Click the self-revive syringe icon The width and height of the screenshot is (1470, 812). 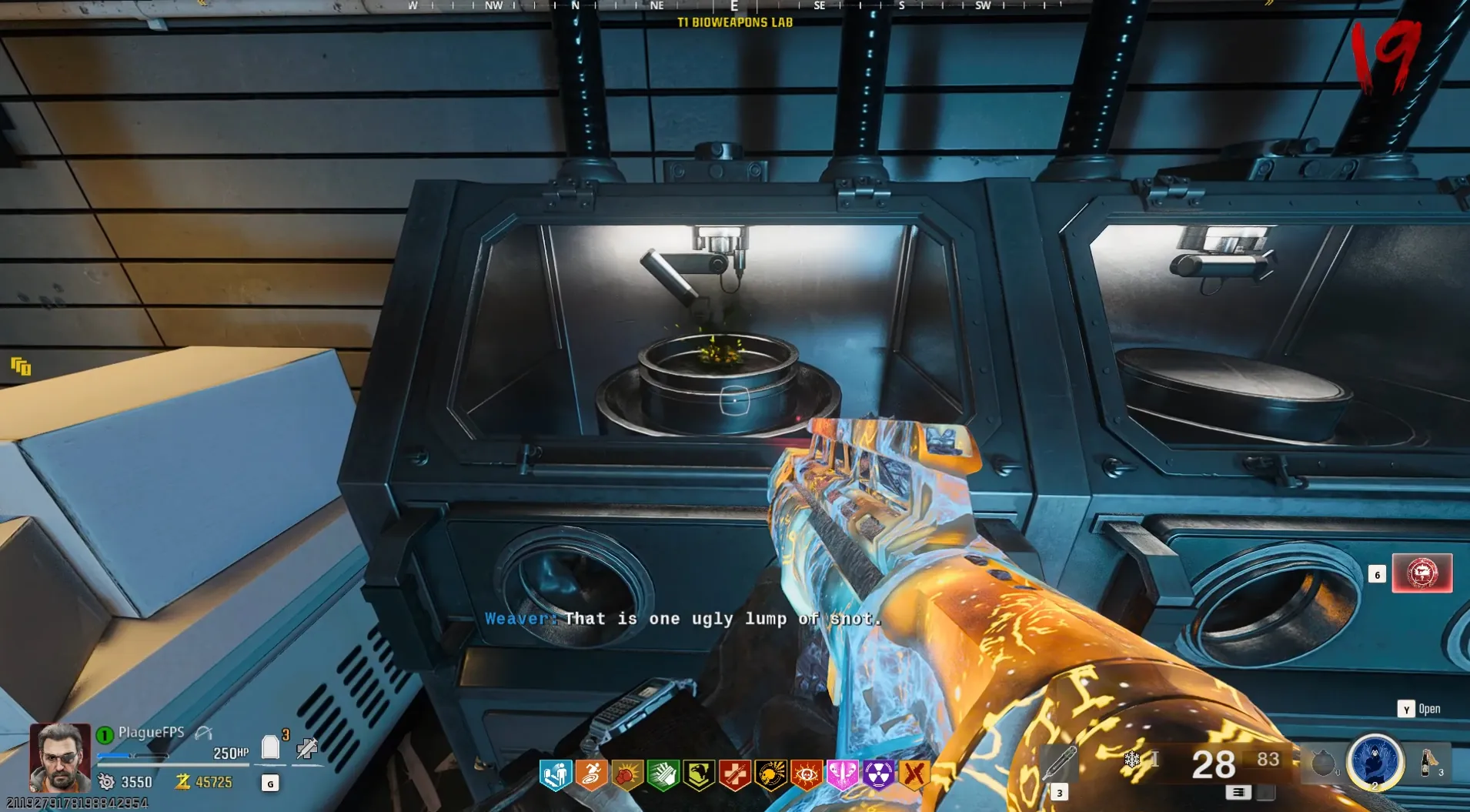pyautogui.click(x=307, y=747)
